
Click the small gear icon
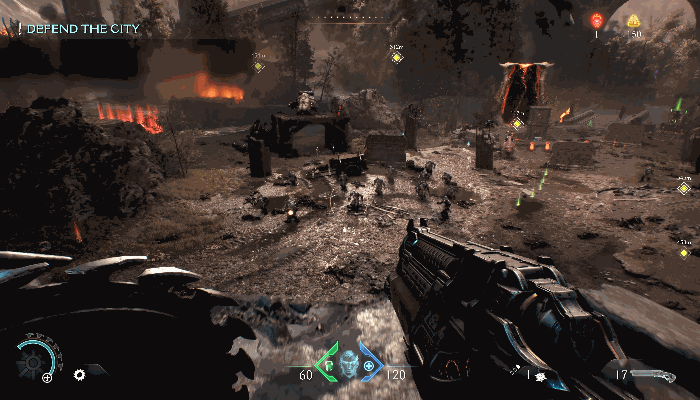point(79,375)
